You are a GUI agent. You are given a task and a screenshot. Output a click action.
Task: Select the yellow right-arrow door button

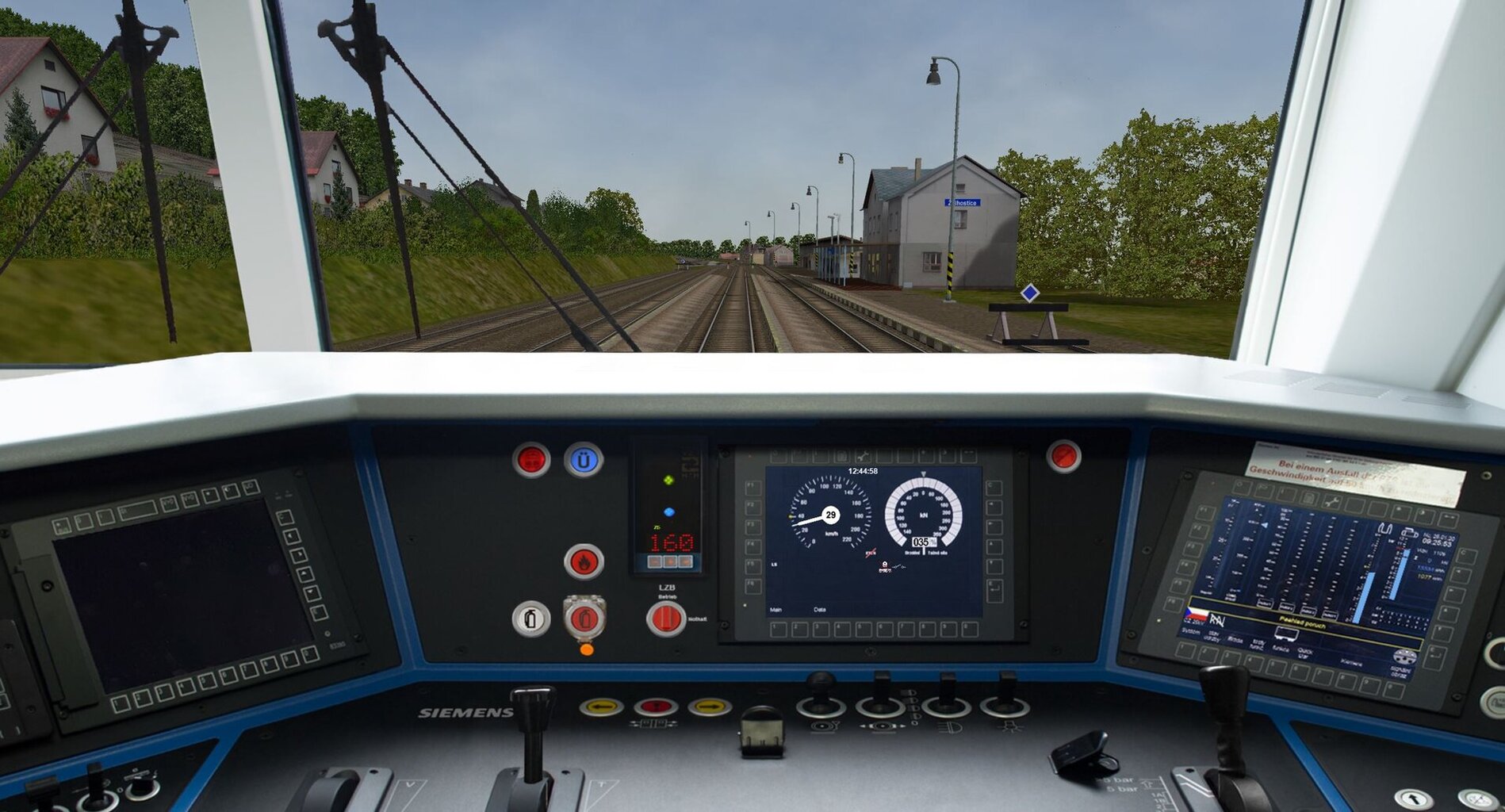tap(709, 707)
